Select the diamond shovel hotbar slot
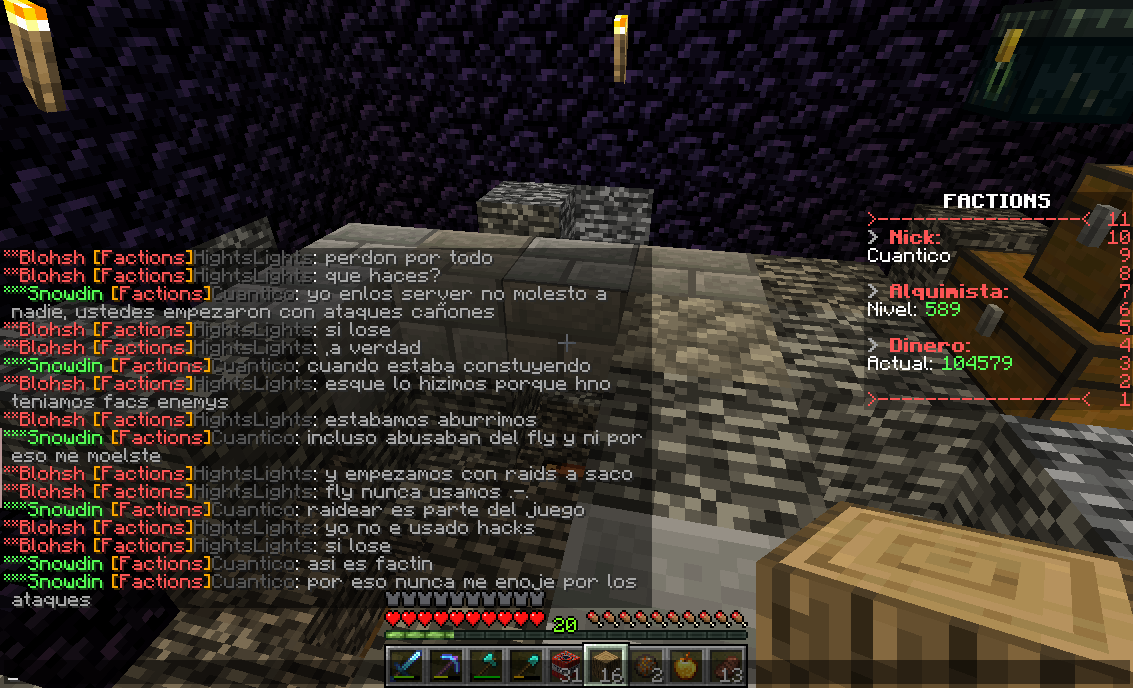This screenshot has width=1133, height=688. 526,665
